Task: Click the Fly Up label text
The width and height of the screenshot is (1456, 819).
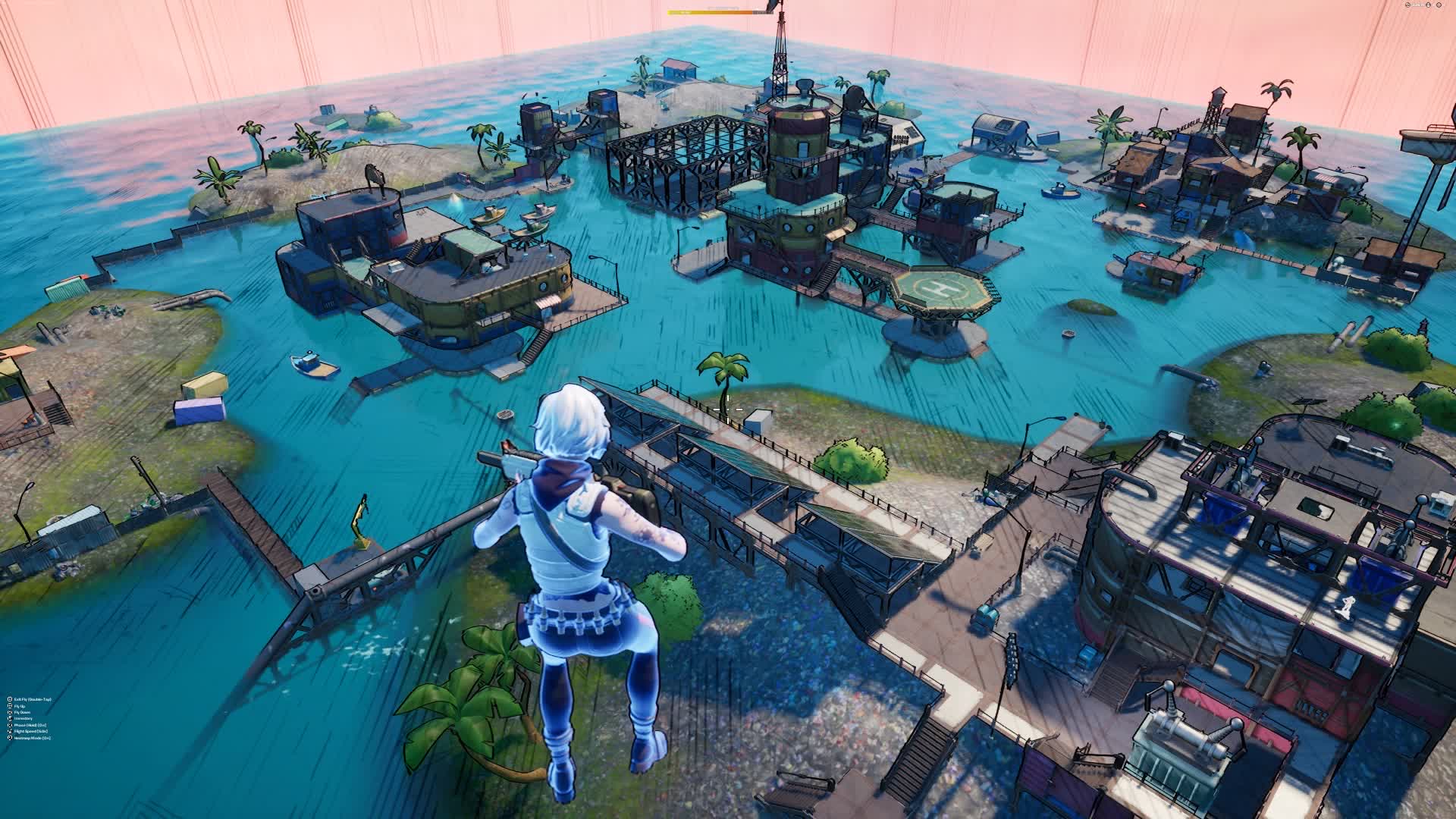Action: (x=20, y=706)
